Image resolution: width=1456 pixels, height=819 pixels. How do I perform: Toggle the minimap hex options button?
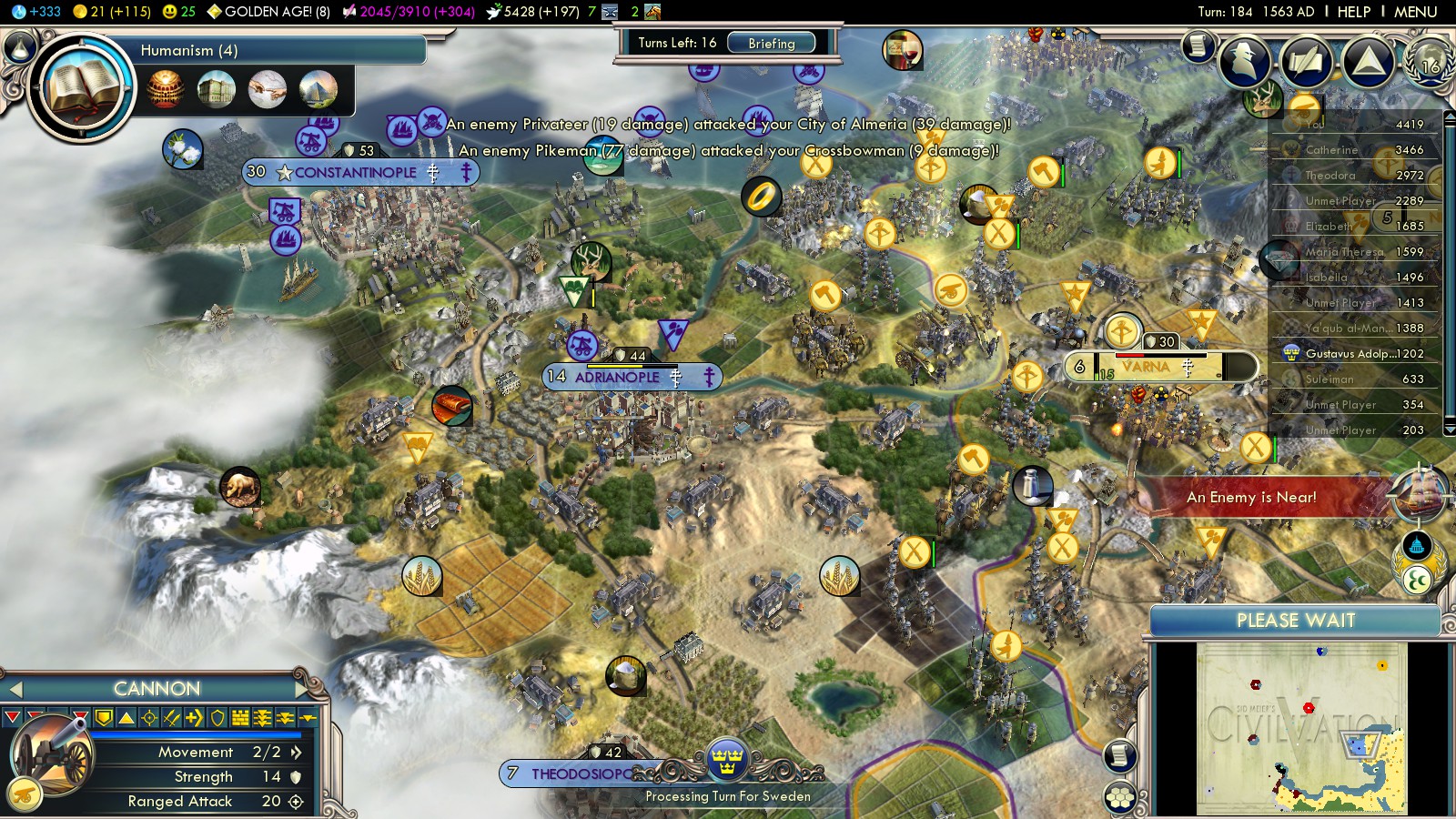(1120, 798)
